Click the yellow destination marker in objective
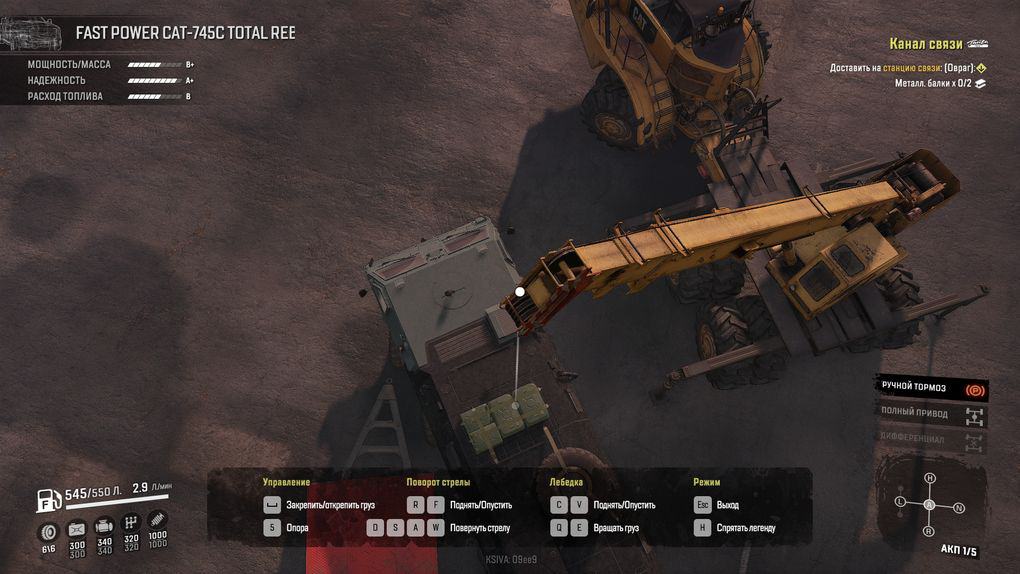This screenshot has height=574, width=1020. (x=981, y=68)
